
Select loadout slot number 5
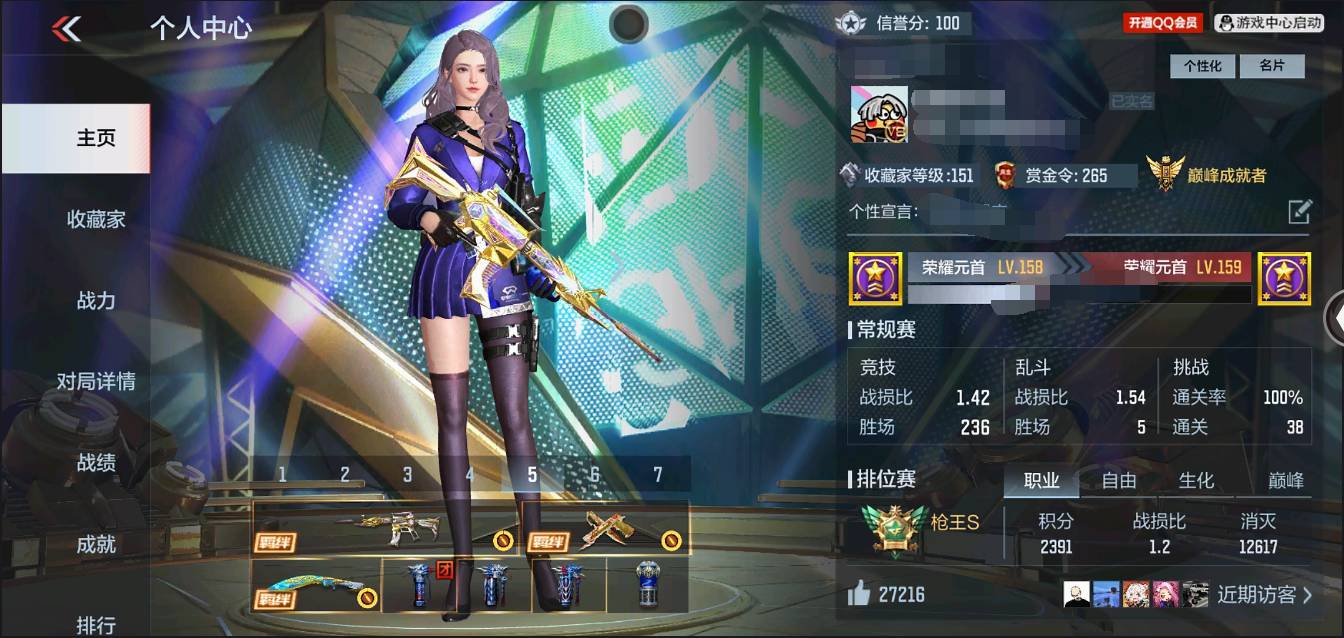(x=532, y=474)
